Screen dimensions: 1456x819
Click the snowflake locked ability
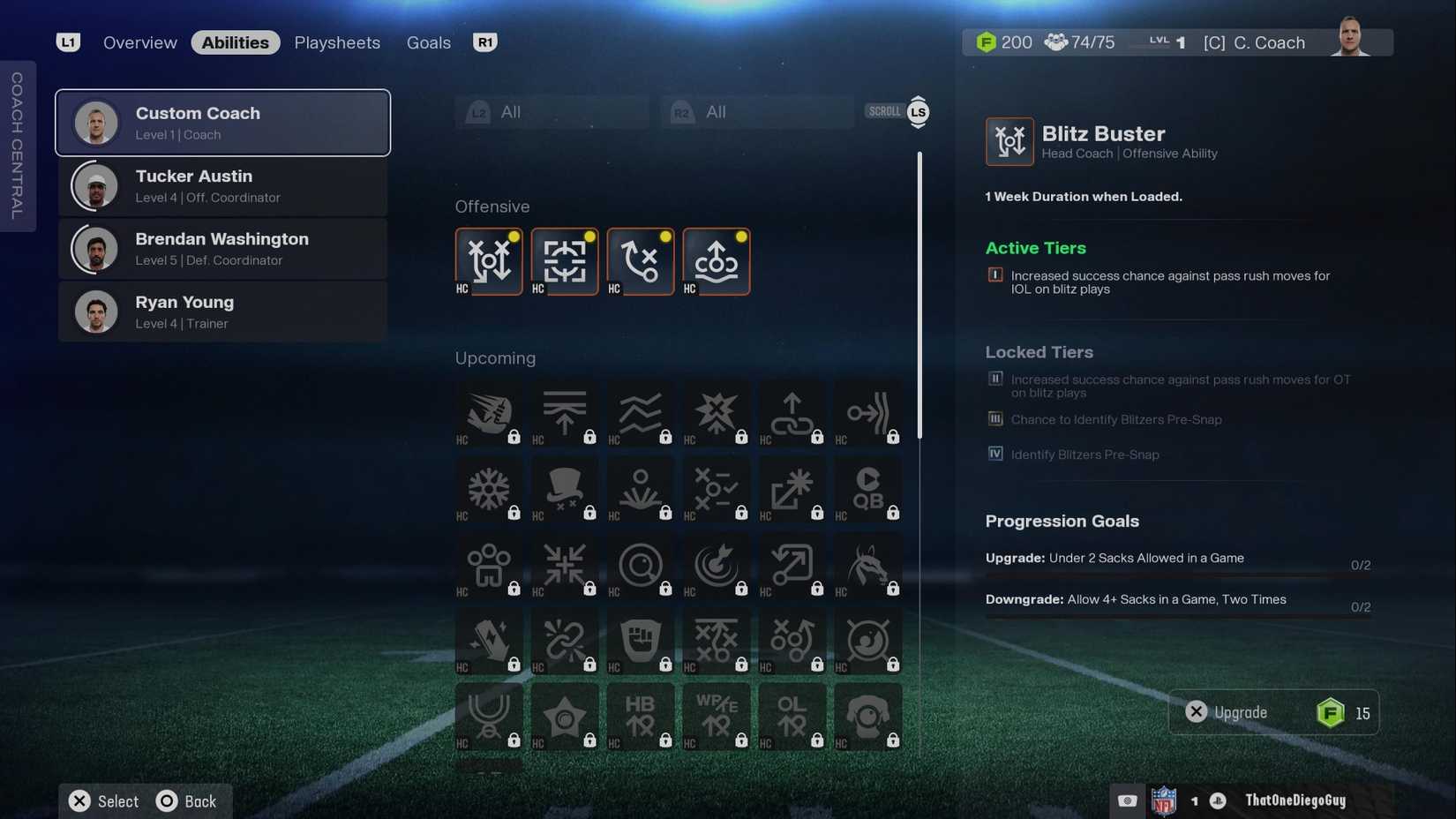click(x=489, y=490)
